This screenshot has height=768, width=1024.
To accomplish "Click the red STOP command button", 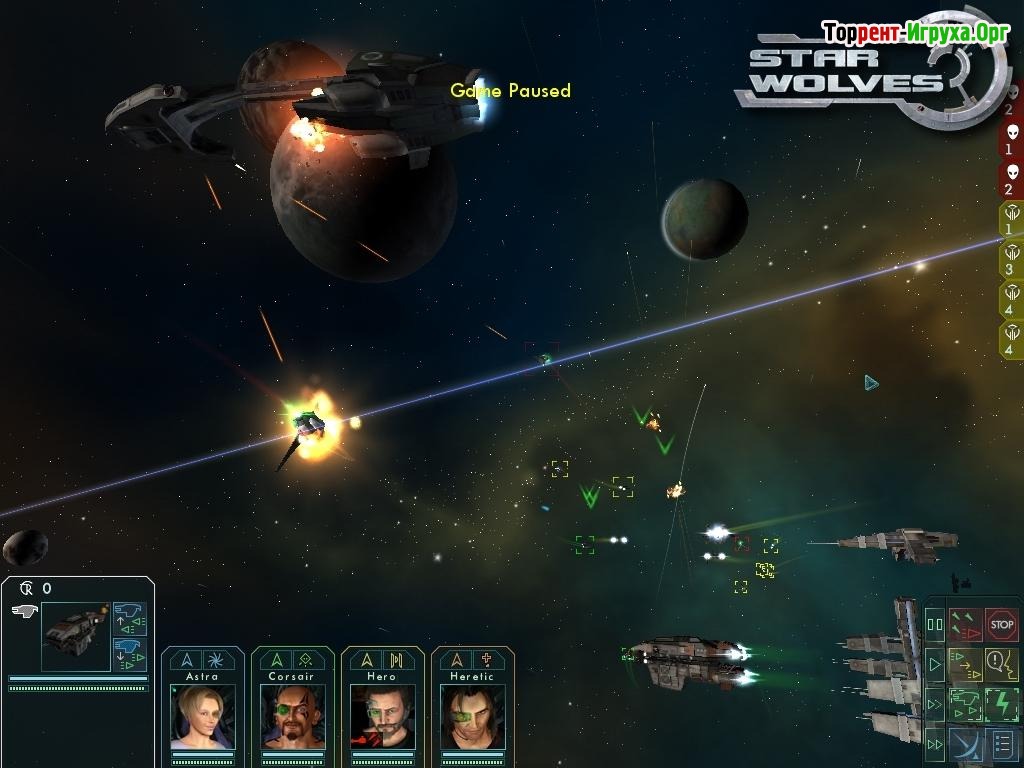I will 1001,624.
